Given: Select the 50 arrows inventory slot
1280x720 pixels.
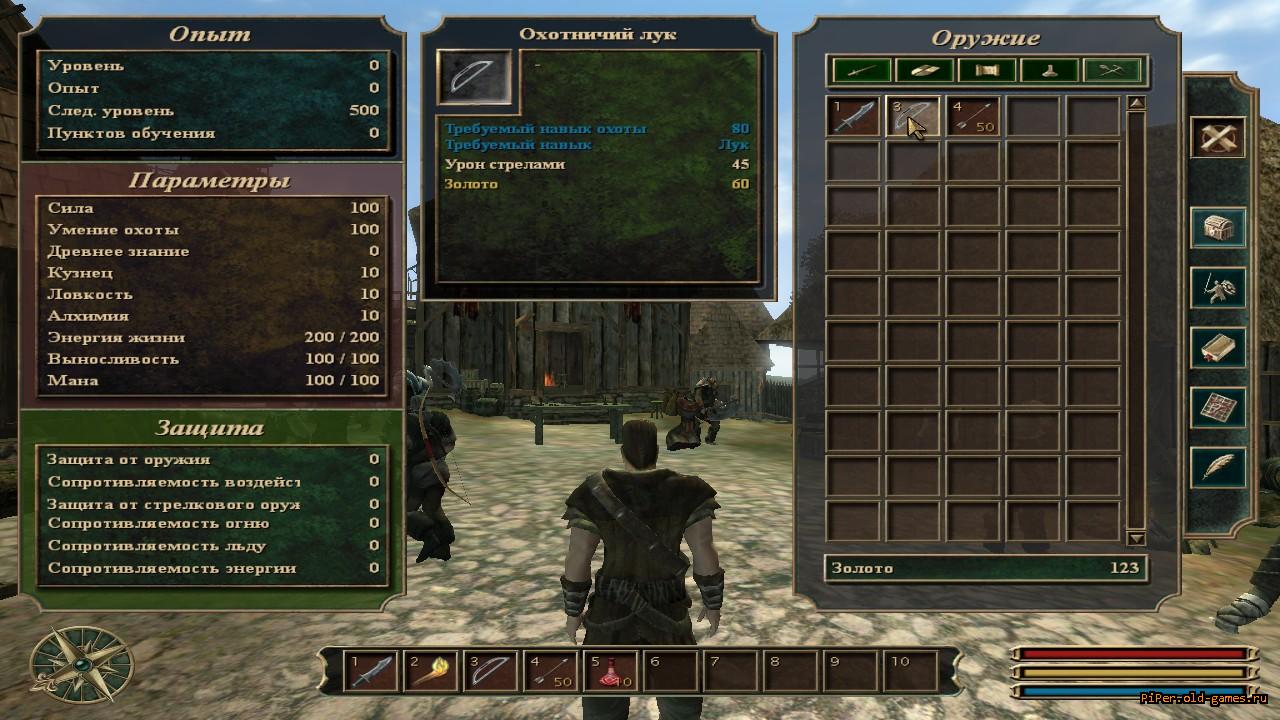Looking at the screenshot, I should pyautogui.click(x=973, y=116).
